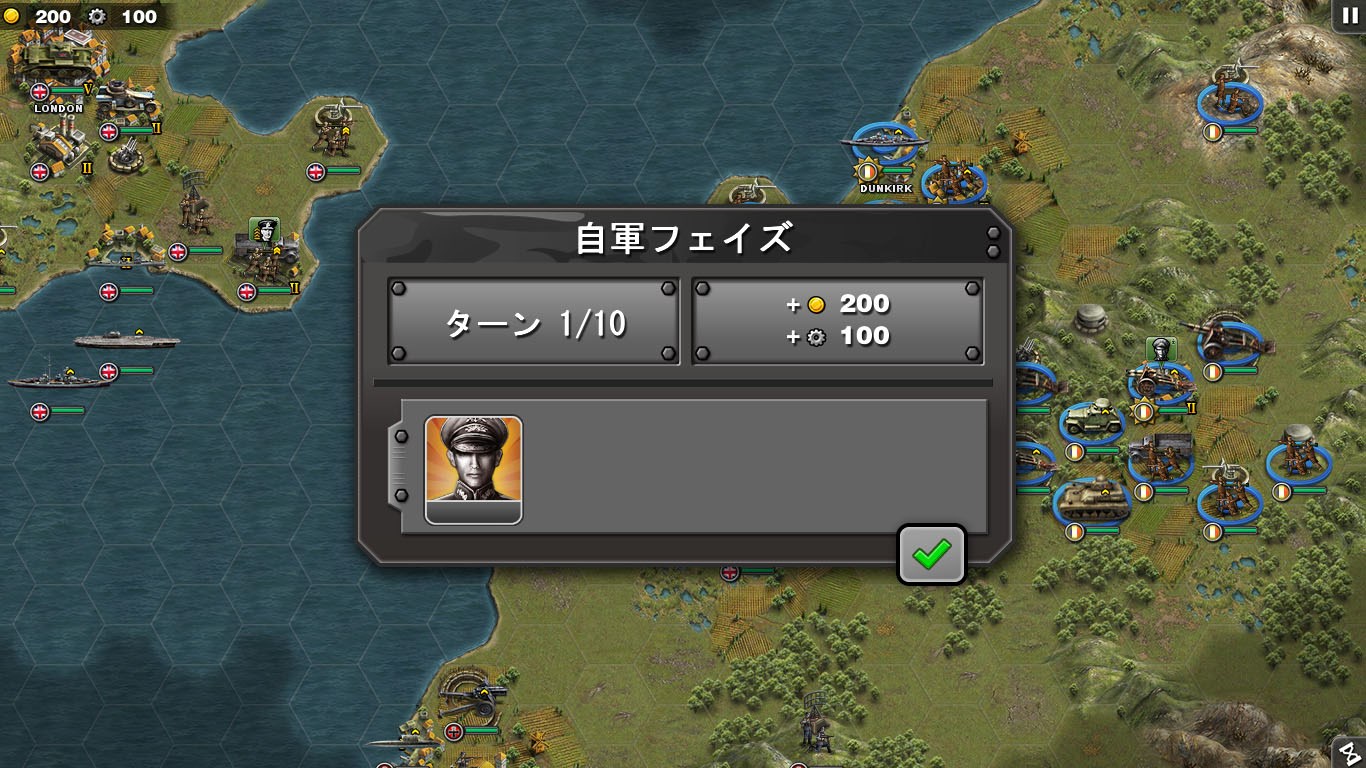Select the general's portrait in the dialog
This screenshot has height=768, width=1366.
tap(472, 466)
